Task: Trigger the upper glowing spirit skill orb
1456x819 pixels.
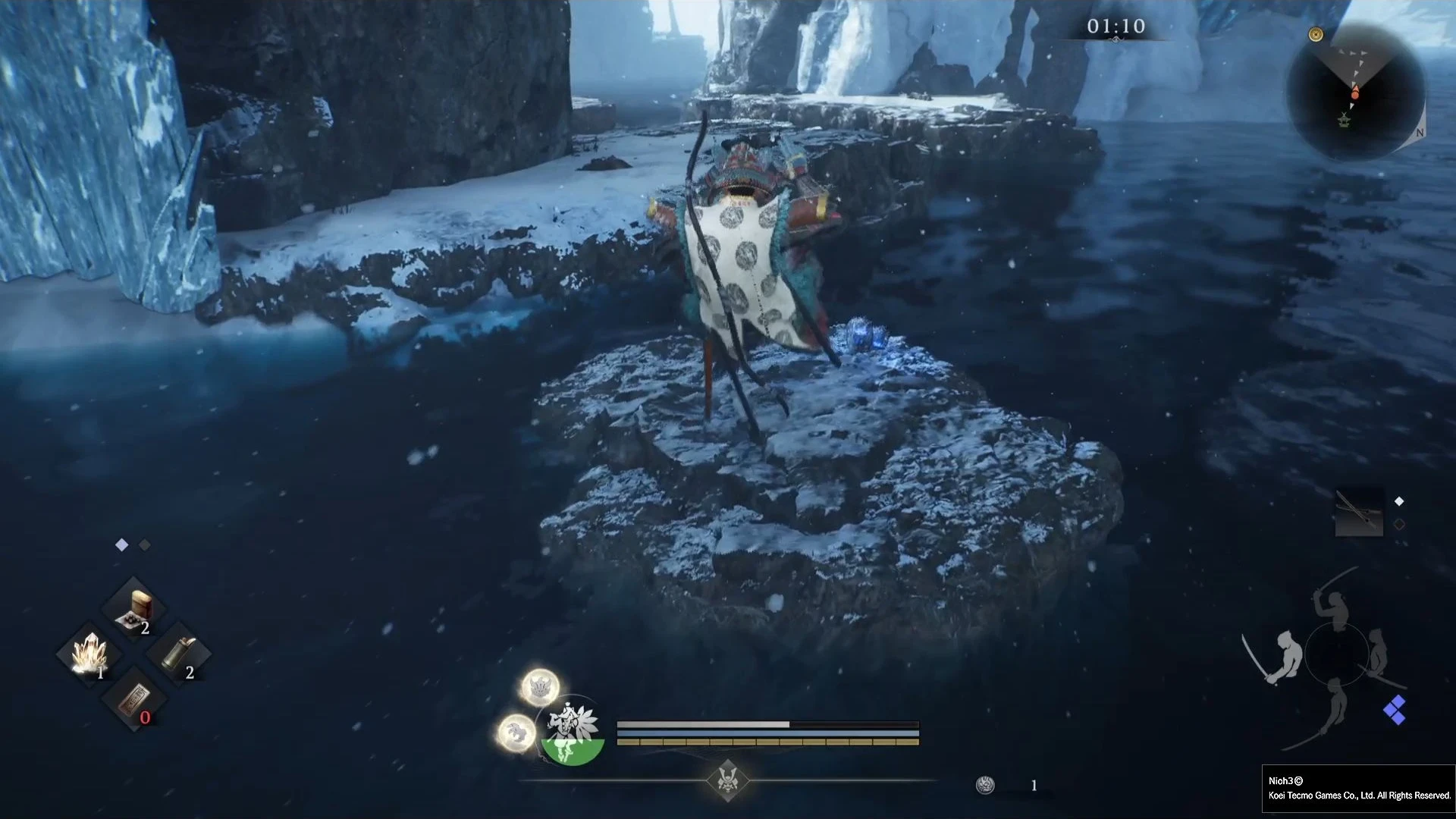Action: click(x=540, y=688)
